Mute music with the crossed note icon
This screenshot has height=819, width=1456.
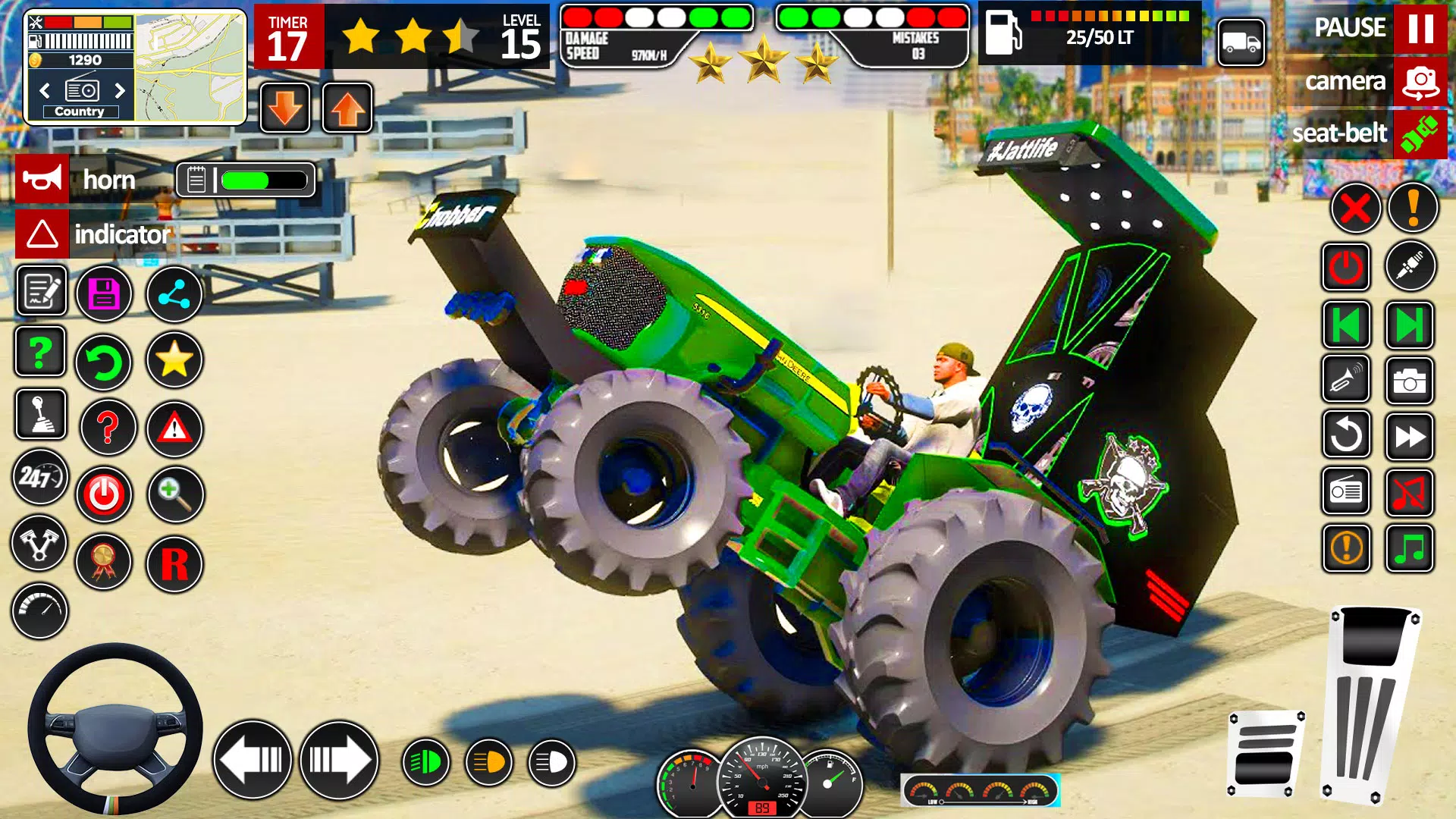point(1409,491)
